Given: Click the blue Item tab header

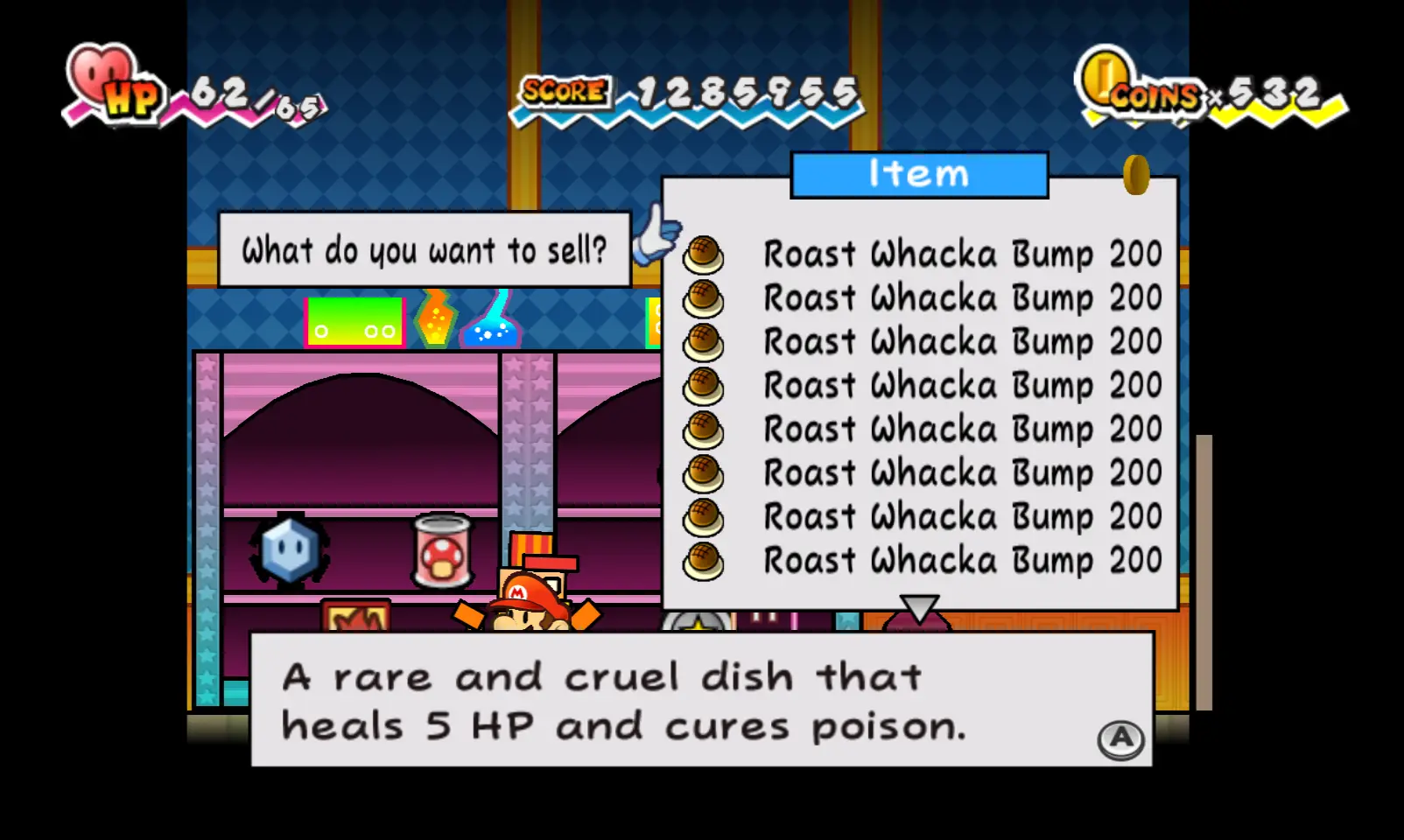Looking at the screenshot, I should (919, 174).
